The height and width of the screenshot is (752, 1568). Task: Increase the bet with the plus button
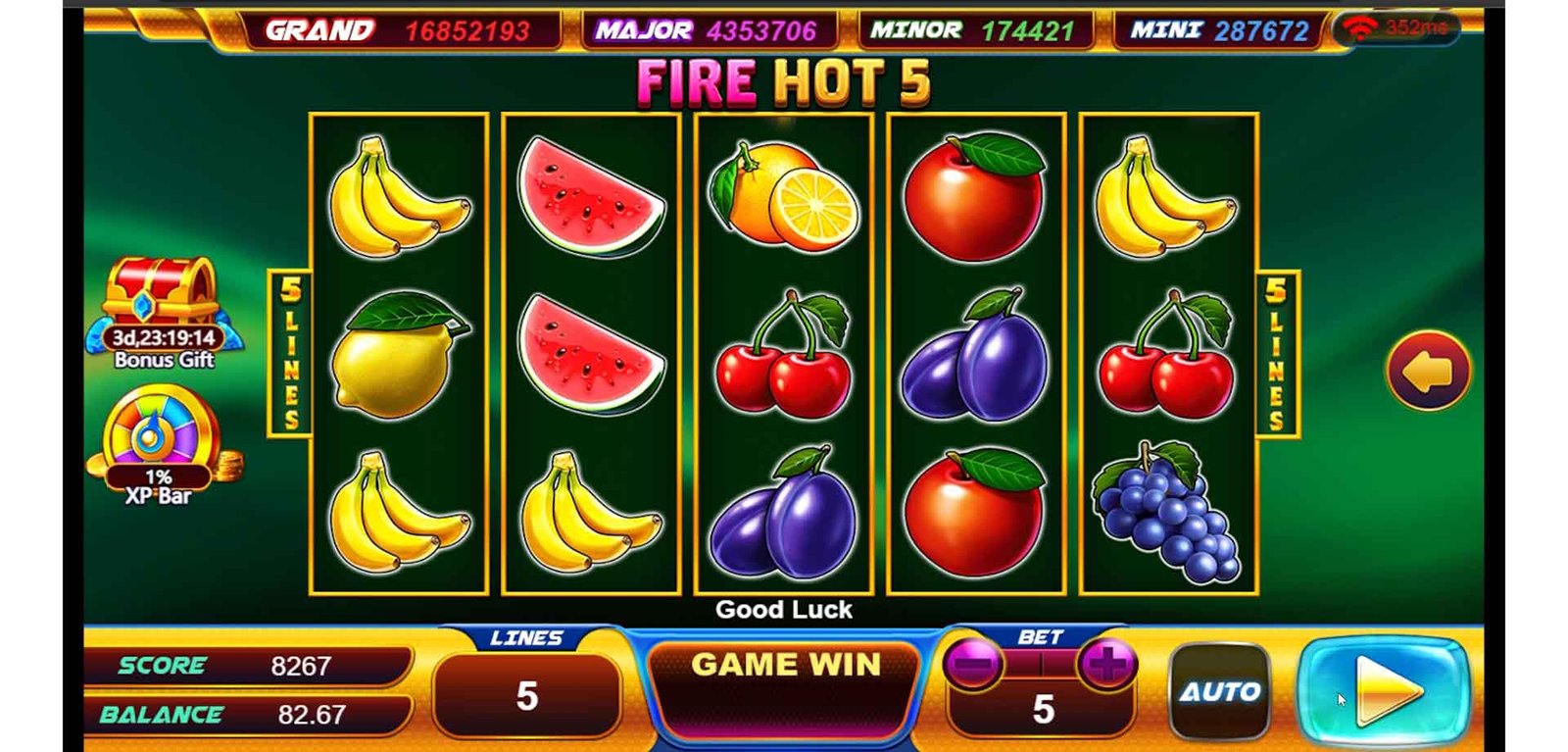coord(1106,666)
